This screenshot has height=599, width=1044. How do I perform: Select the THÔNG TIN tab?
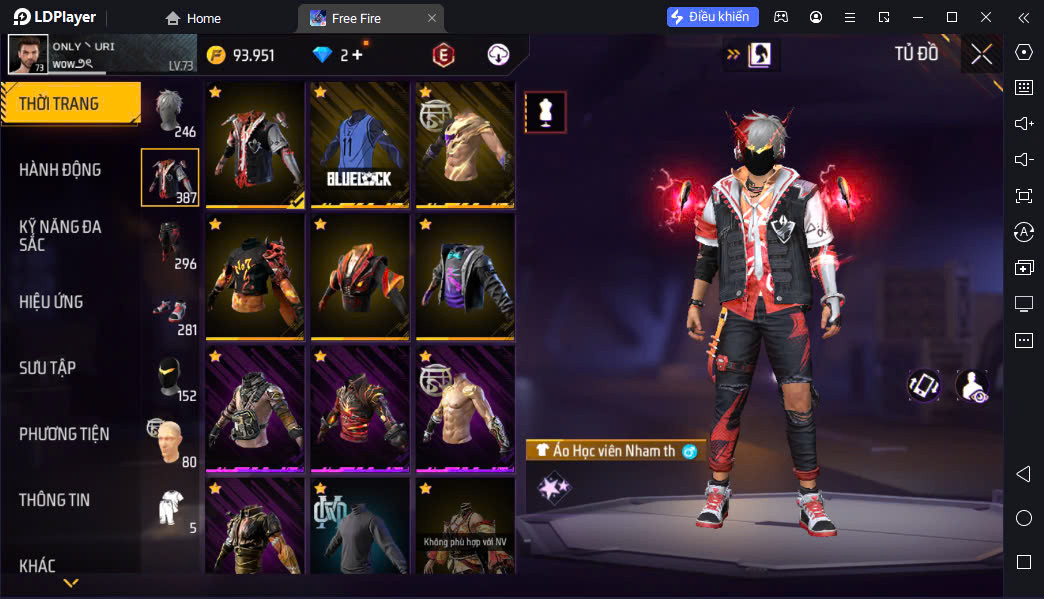(x=54, y=500)
